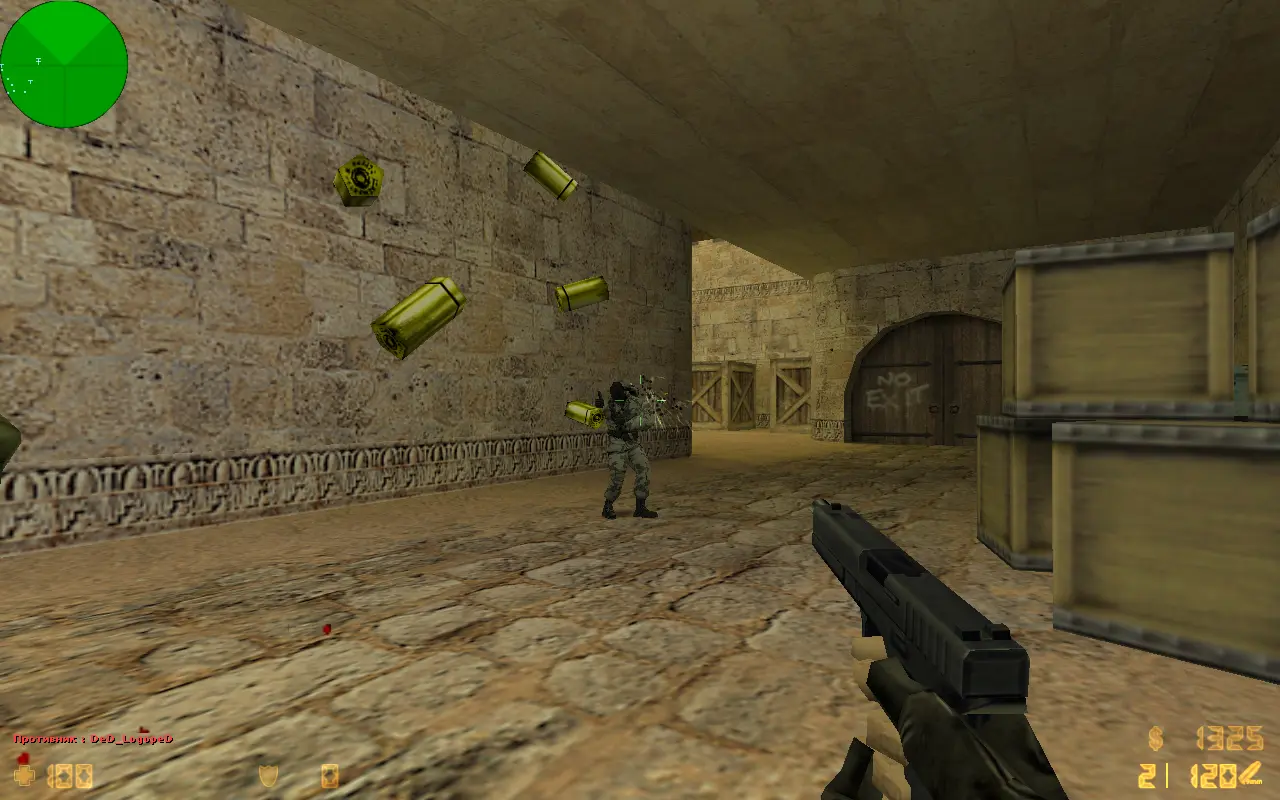
Task: Select the health cross icon
Action: point(23,775)
